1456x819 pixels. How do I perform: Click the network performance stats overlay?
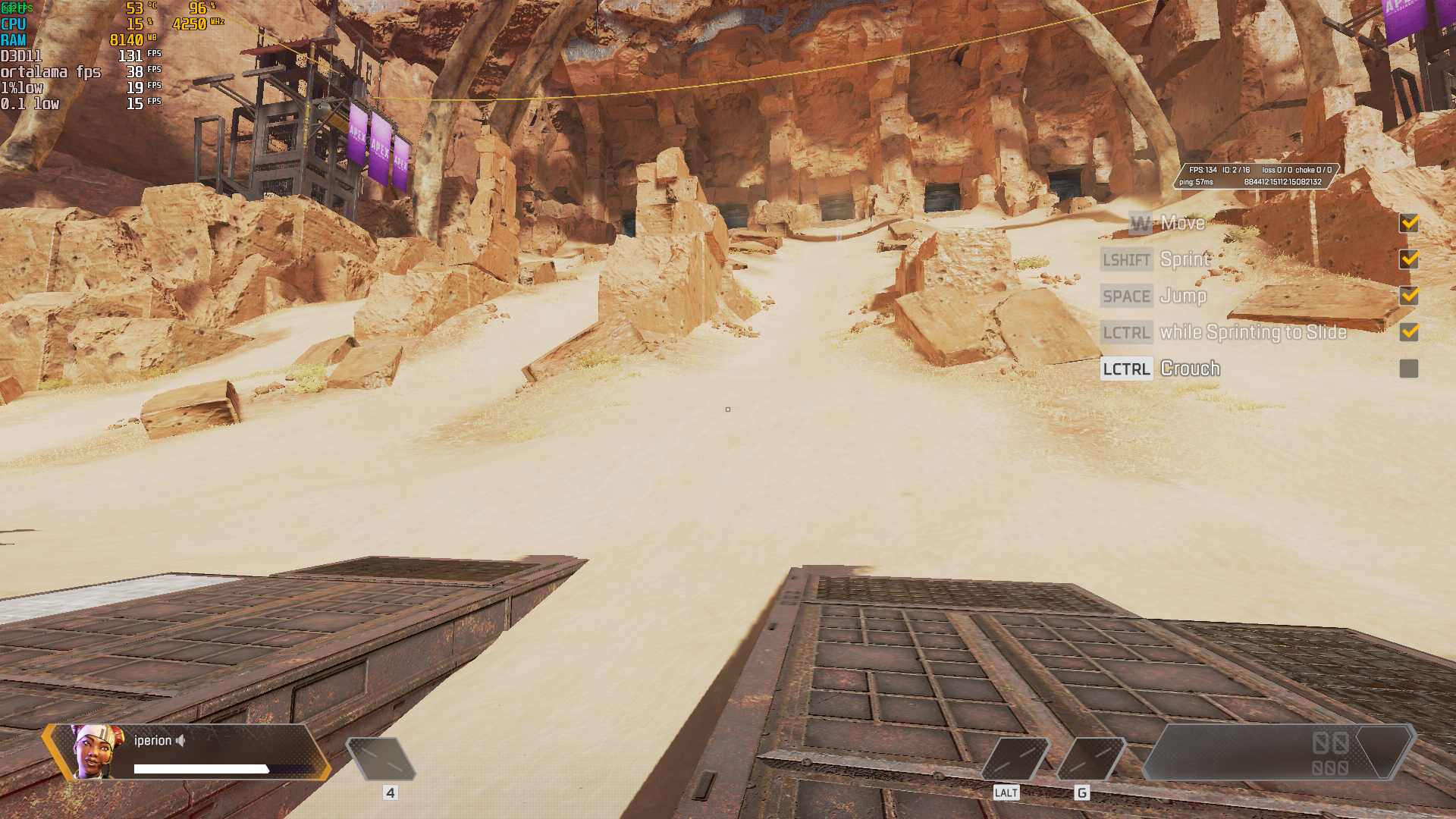(x=1256, y=176)
